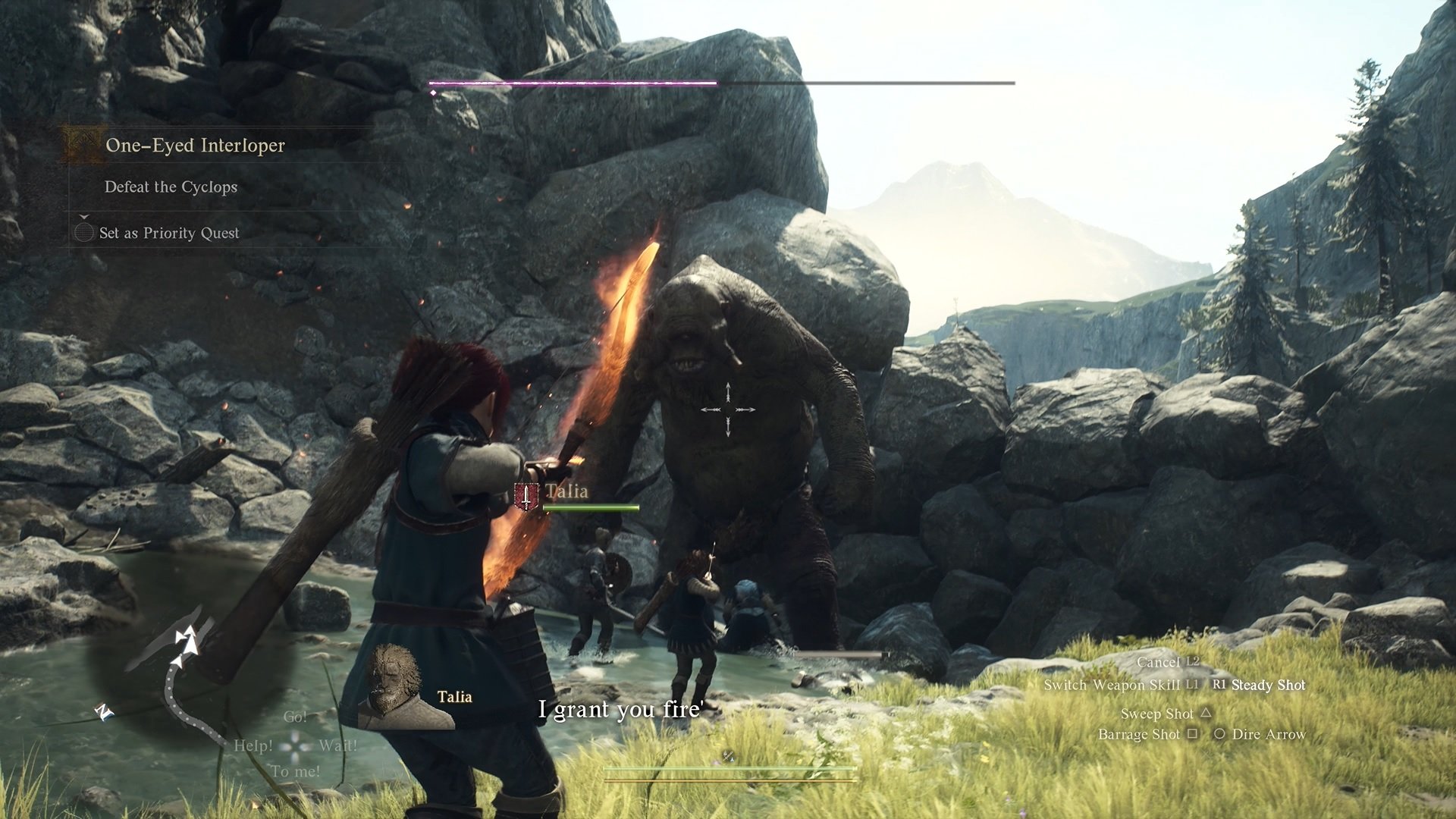The width and height of the screenshot is (1456, 819).
Task: Select Switch Weapon Skill option
Action: click(x=1111, y=686)
